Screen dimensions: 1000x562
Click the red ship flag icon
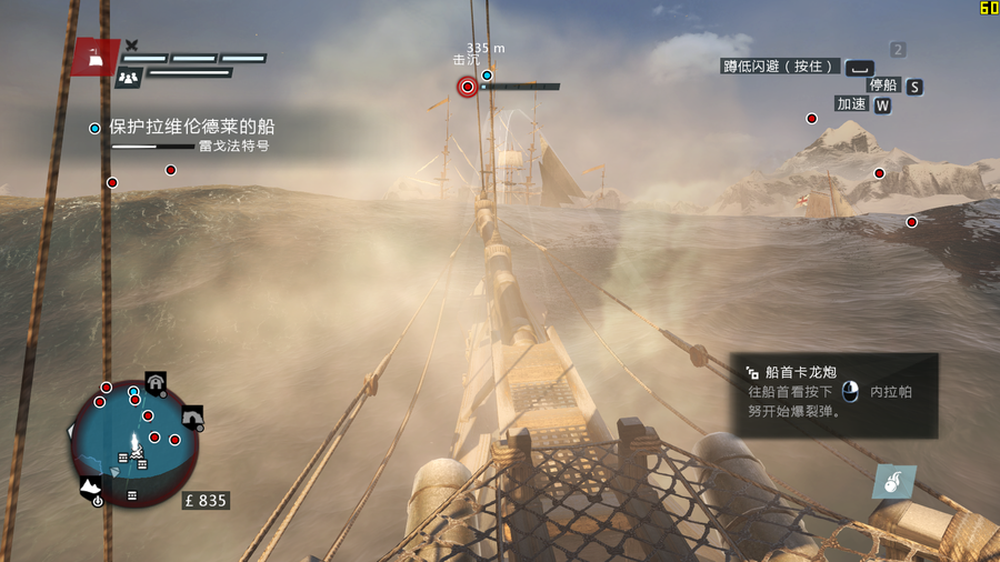pyautogui.click(x=95, y=57)
